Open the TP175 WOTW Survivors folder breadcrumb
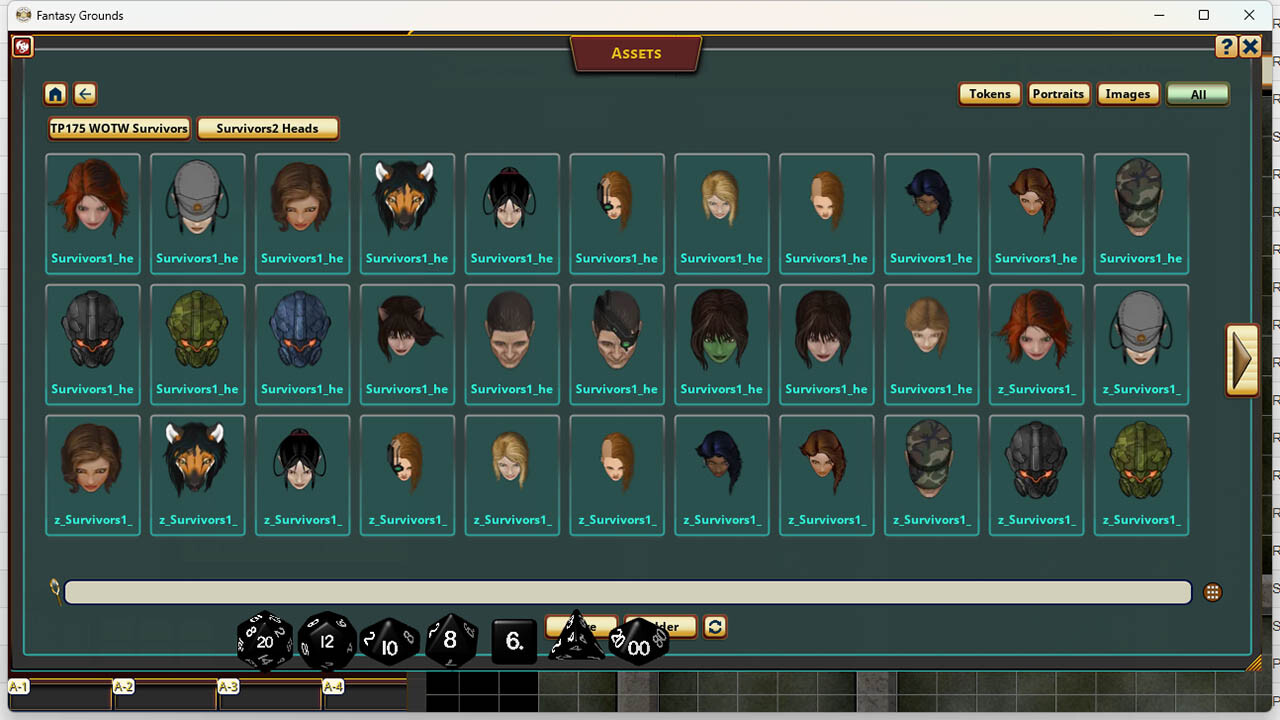Image resolution: width=1280 pixels, height=720 pixels. pos(118,128)
